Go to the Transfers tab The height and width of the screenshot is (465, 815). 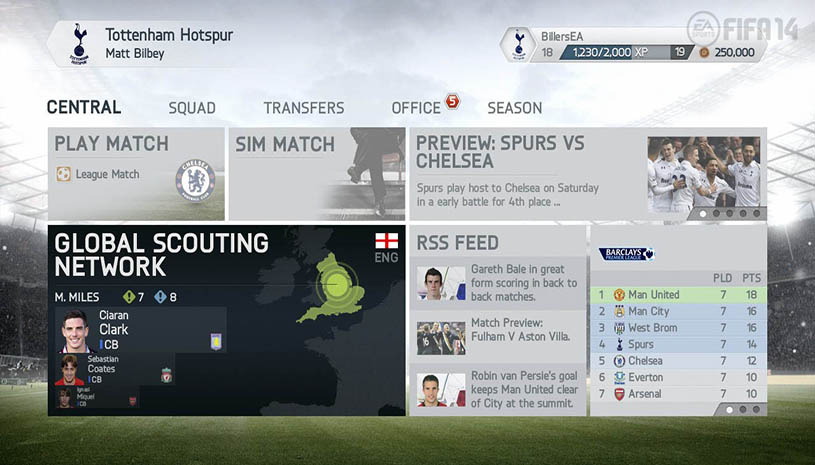(304, 108)
